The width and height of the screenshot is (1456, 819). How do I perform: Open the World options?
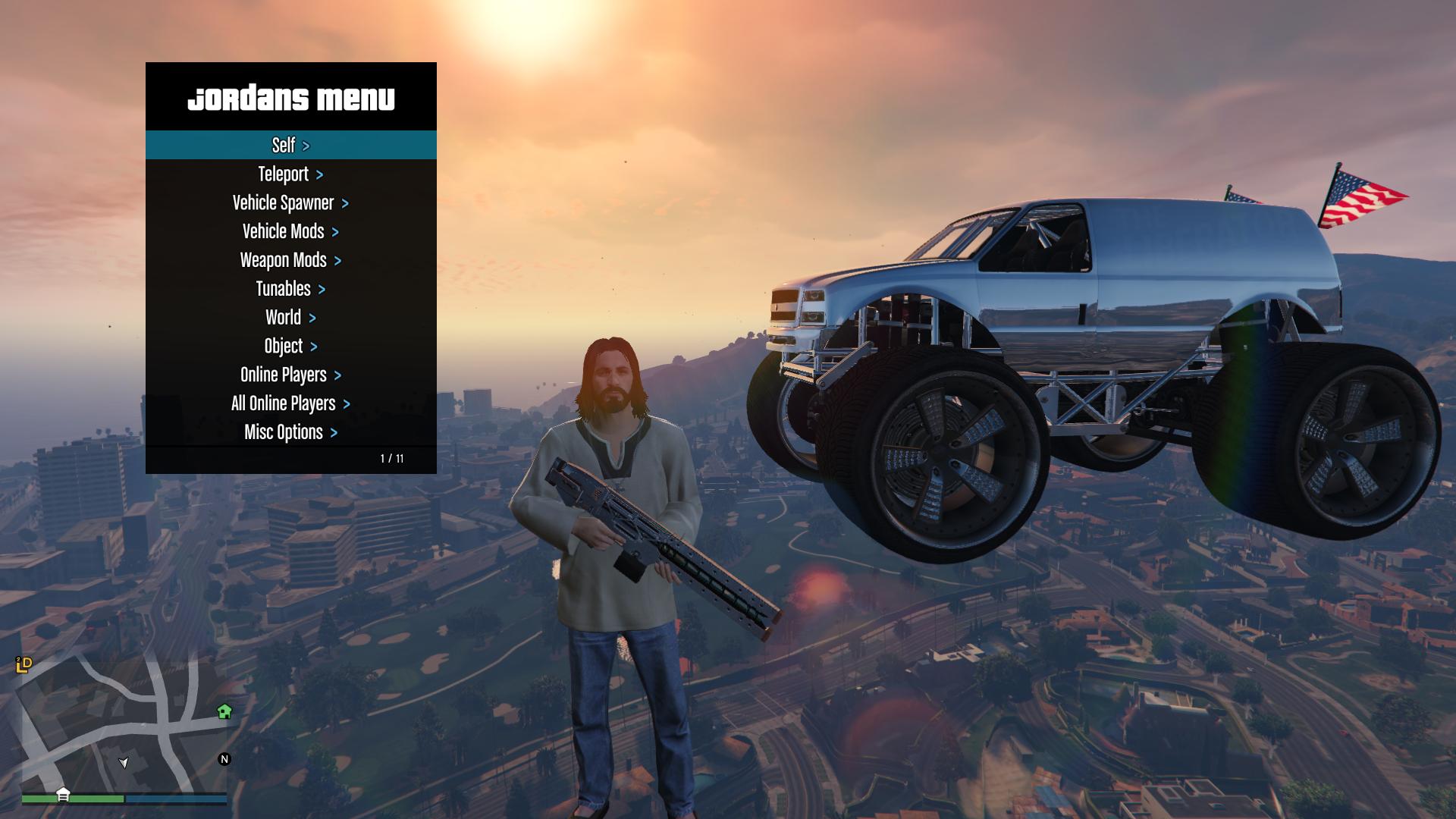tap(290, 318)
